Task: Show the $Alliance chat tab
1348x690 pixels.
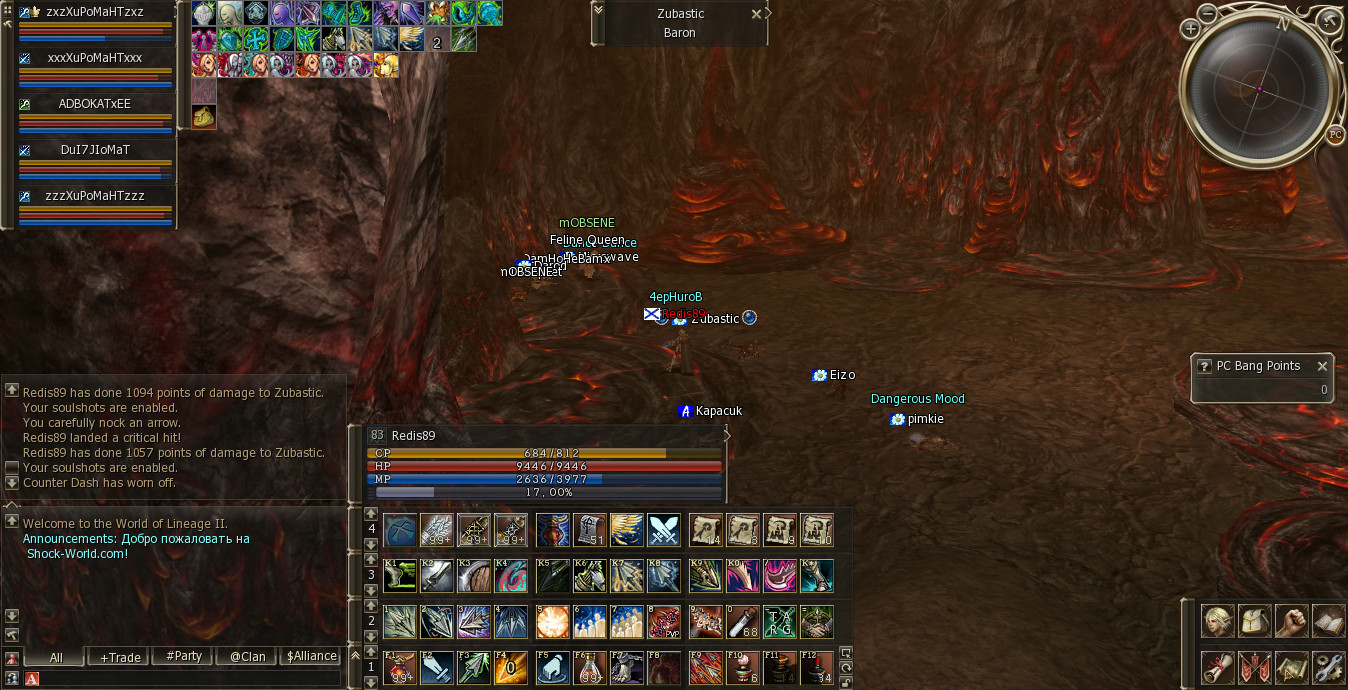Action: [x=311, y=657]
